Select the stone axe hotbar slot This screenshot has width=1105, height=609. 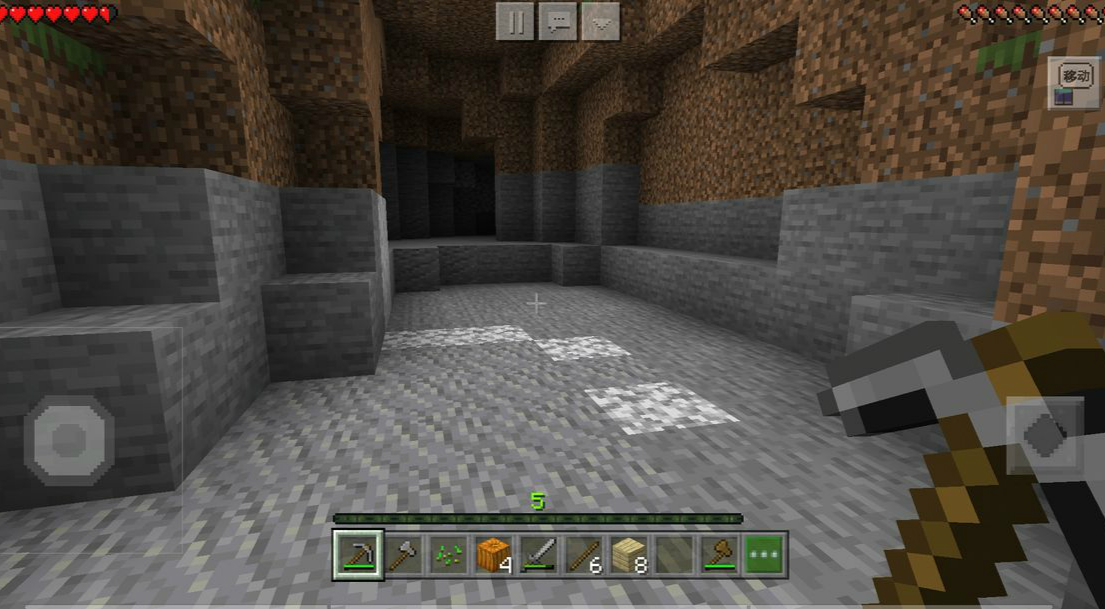coord(403,554)
